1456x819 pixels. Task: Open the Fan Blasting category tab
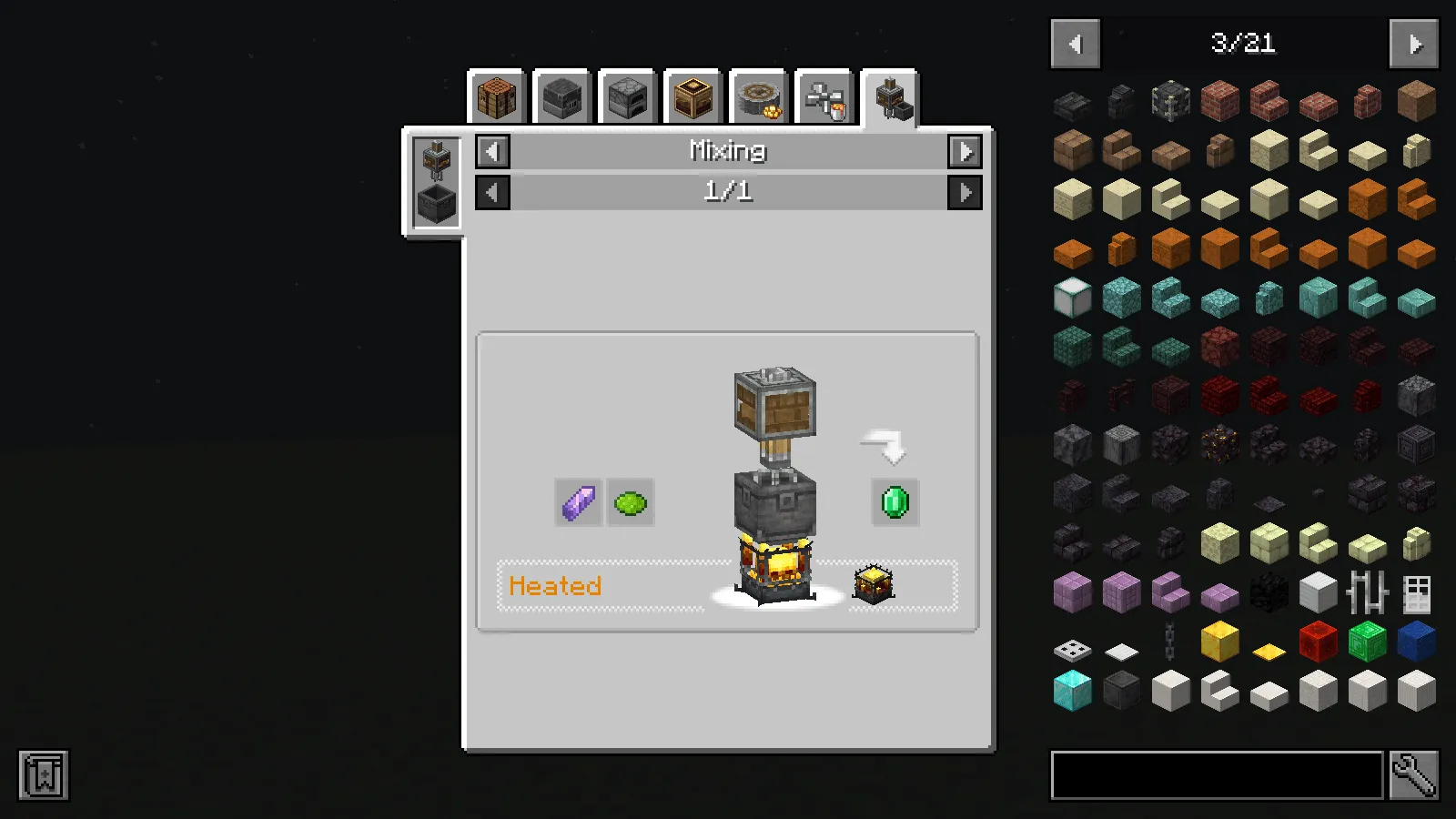pyautogui.click(x=823, y=98)
